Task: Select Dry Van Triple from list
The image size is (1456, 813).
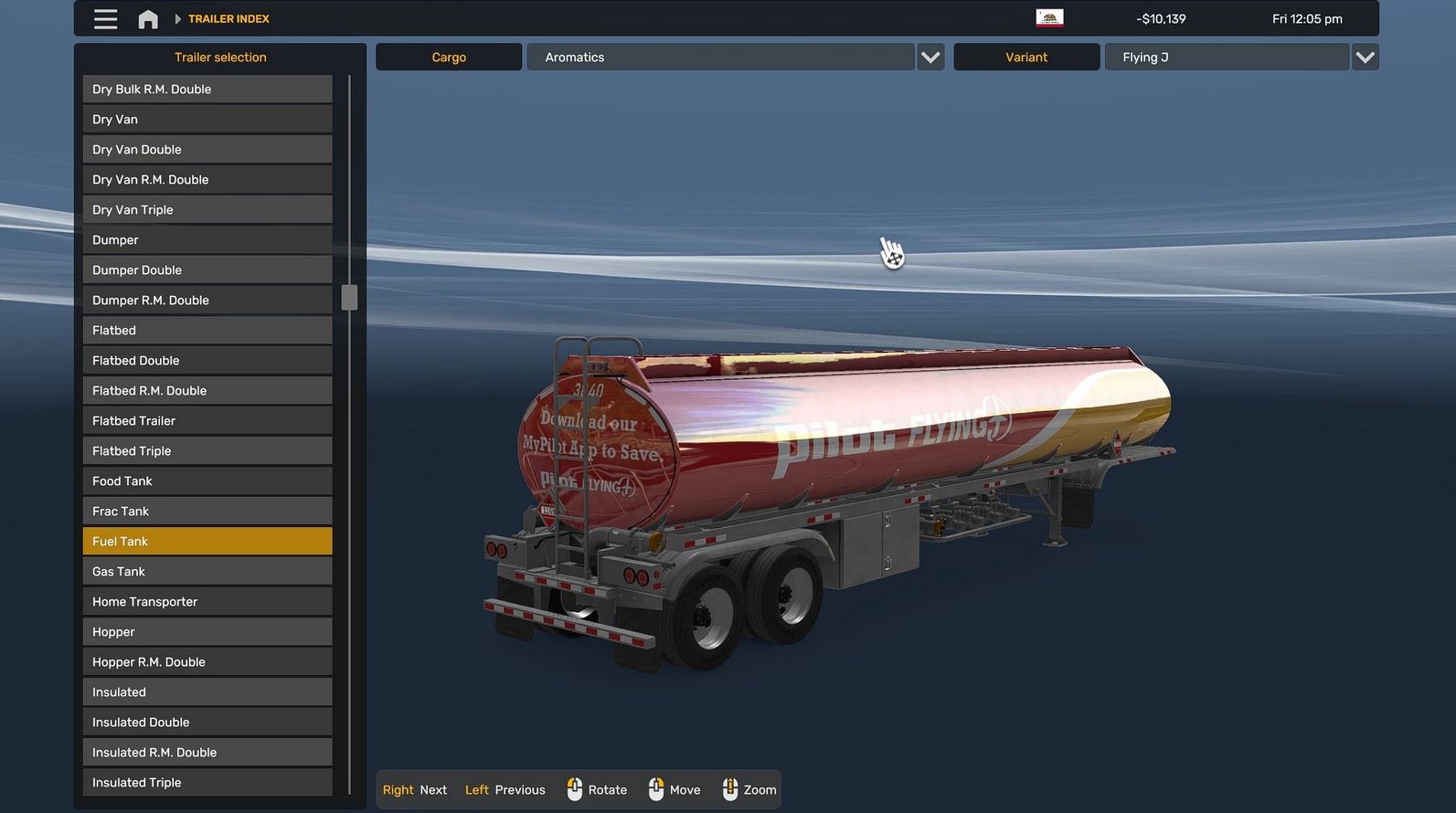Action: click(207, 210)
